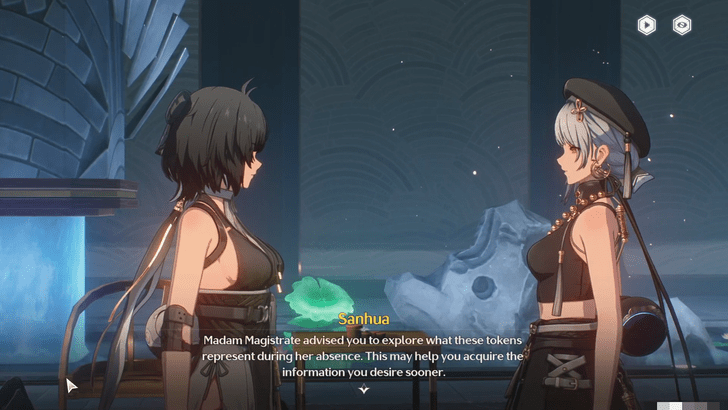Toggle dialogue auto-play with the play icon
Viewport: 728px width, 410px height.
point(647,26)
